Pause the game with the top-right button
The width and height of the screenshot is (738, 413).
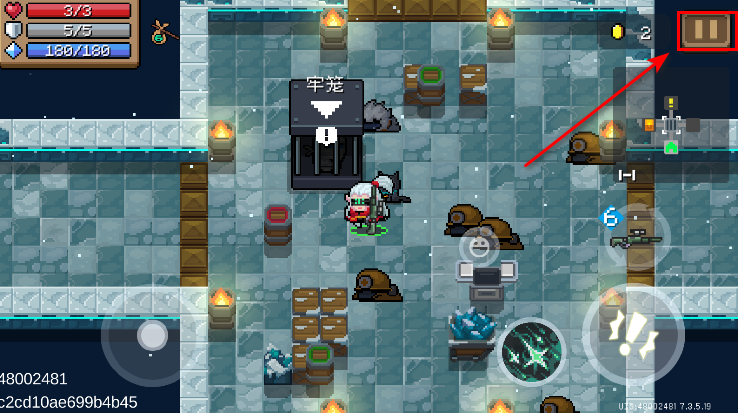click(706, 30)
